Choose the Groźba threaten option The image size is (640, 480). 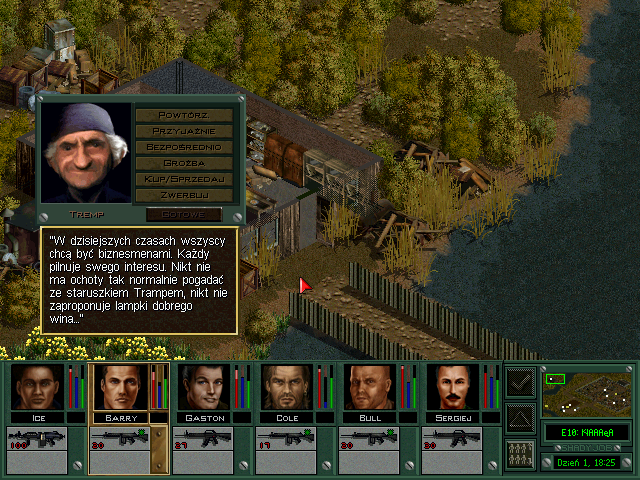coord(184,162)
